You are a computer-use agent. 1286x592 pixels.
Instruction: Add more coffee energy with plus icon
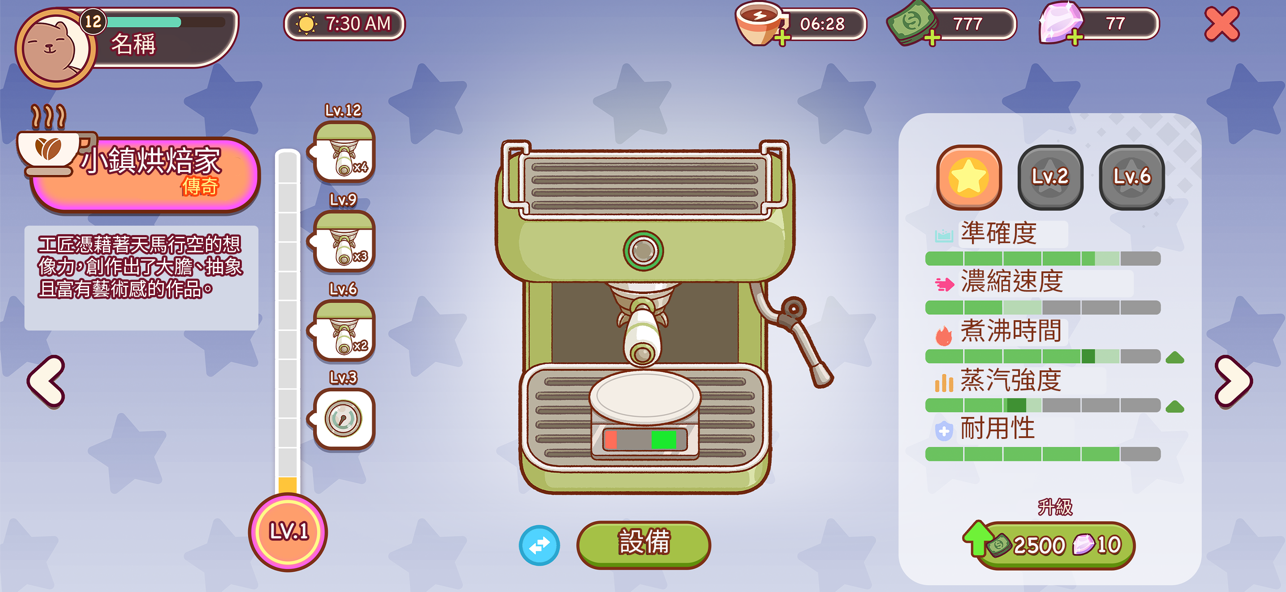click(781, 38)
